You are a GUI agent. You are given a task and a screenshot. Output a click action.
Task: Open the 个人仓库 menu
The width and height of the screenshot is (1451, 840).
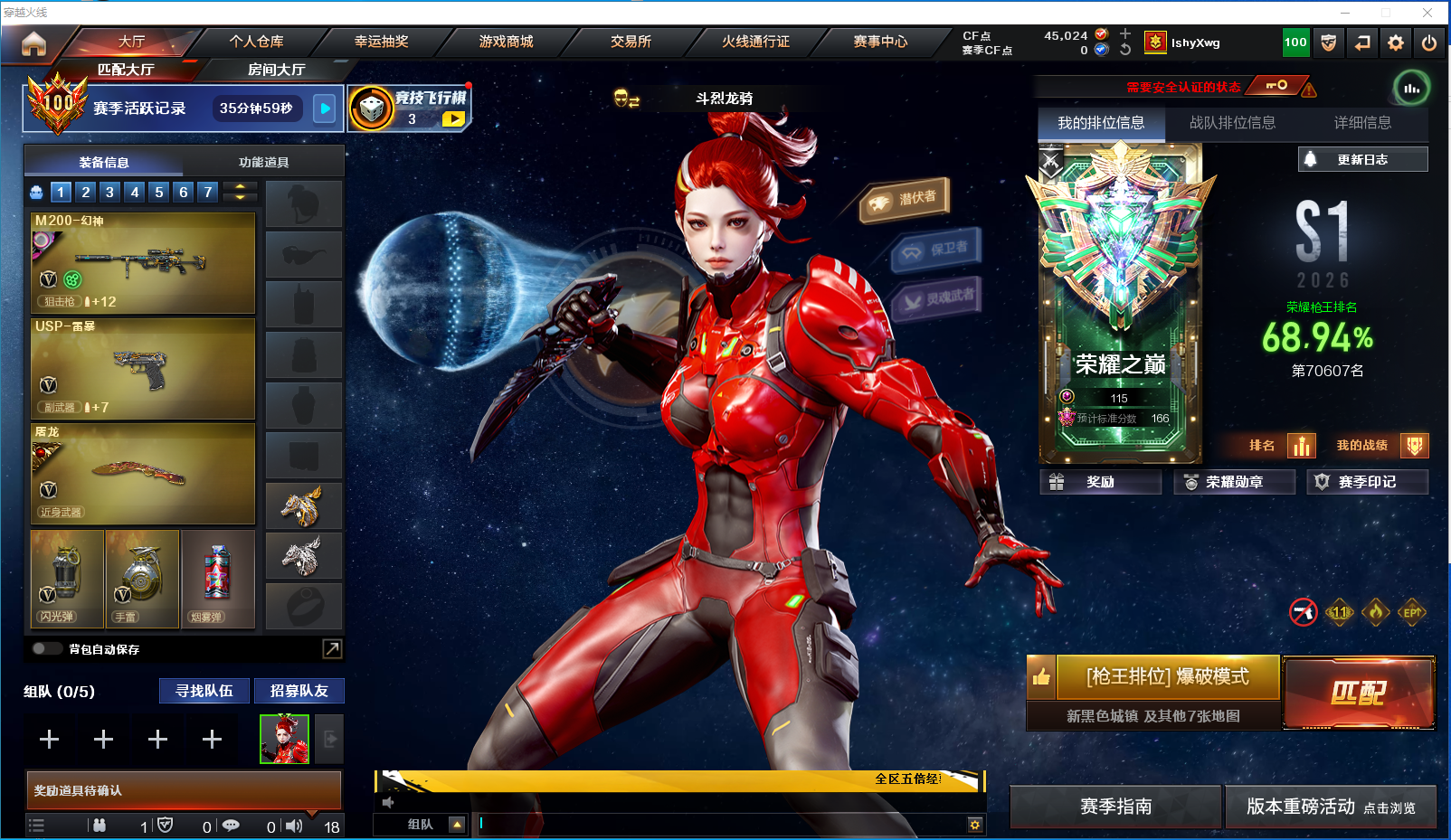tap(256, 42)
